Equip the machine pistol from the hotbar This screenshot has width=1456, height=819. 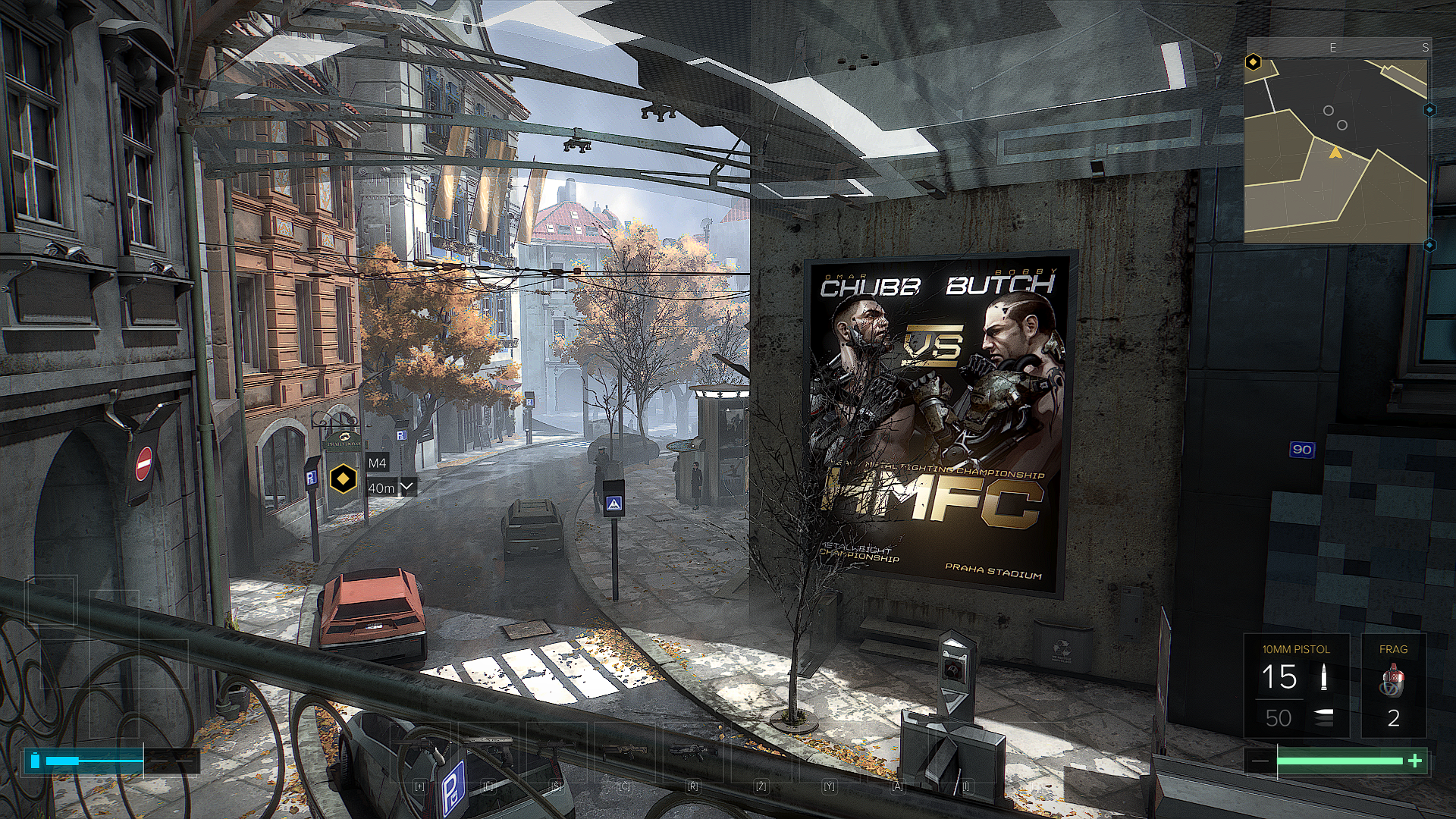(557, 752)
